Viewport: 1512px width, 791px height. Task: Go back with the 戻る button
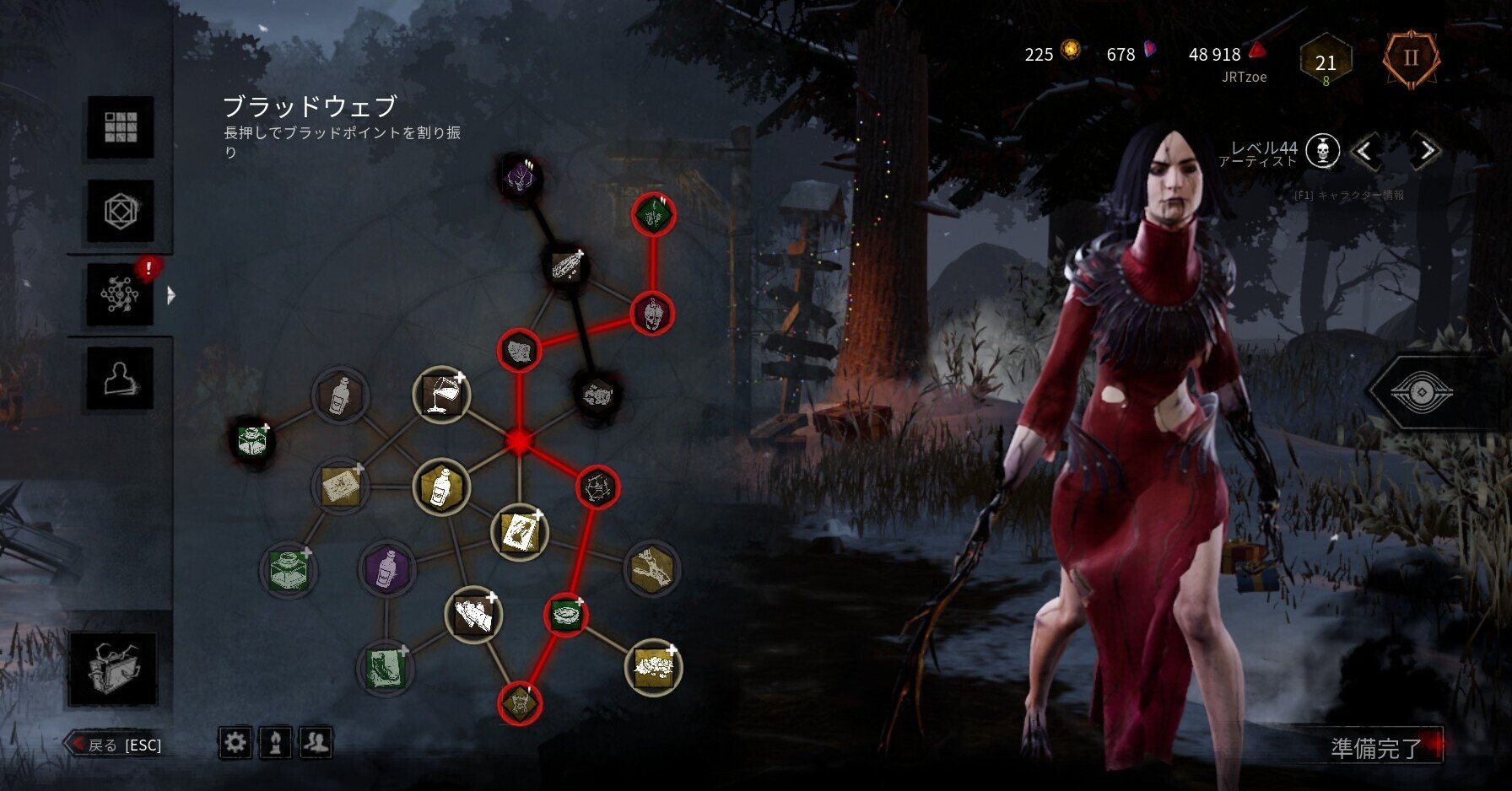115,745
